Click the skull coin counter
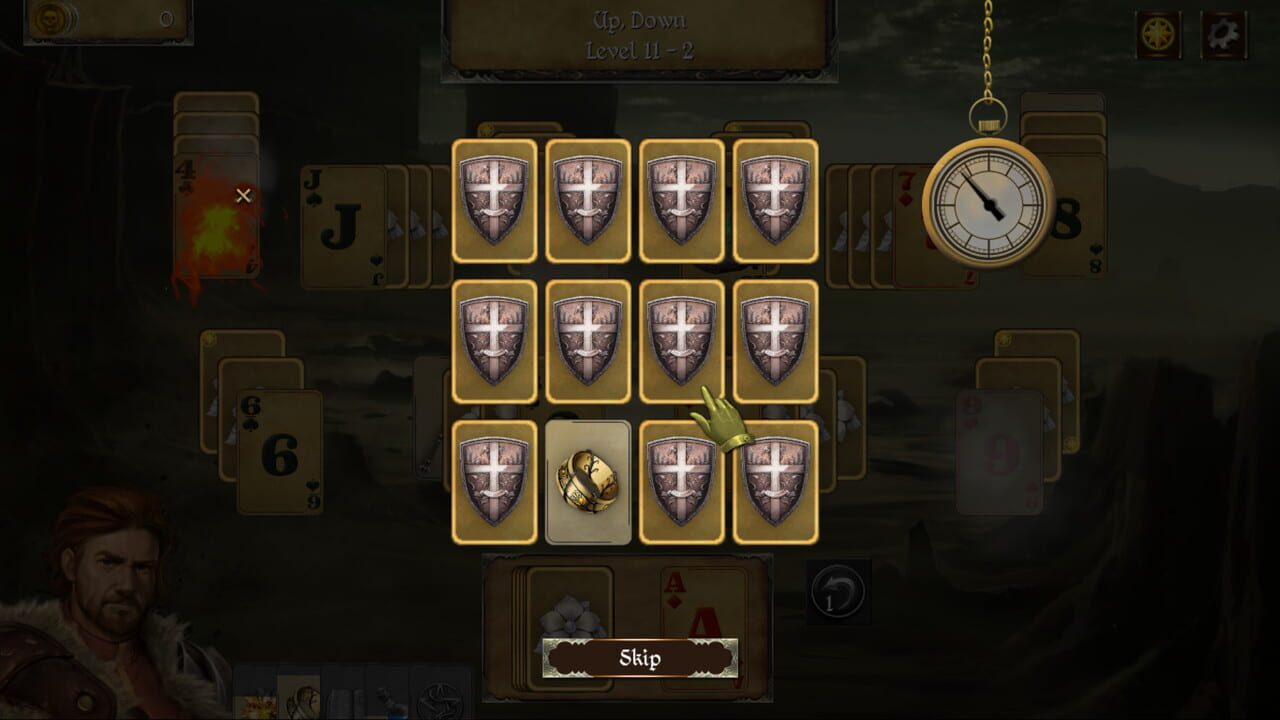1280x720 pixels. point(49,20)
